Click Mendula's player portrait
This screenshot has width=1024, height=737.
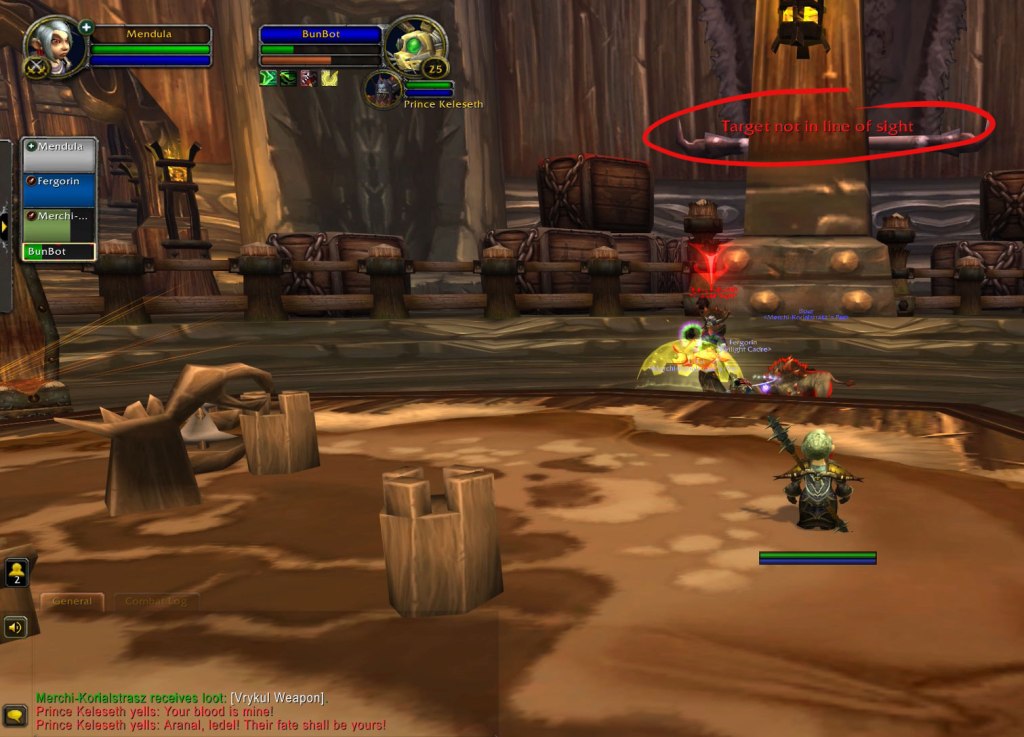[51, 46]
